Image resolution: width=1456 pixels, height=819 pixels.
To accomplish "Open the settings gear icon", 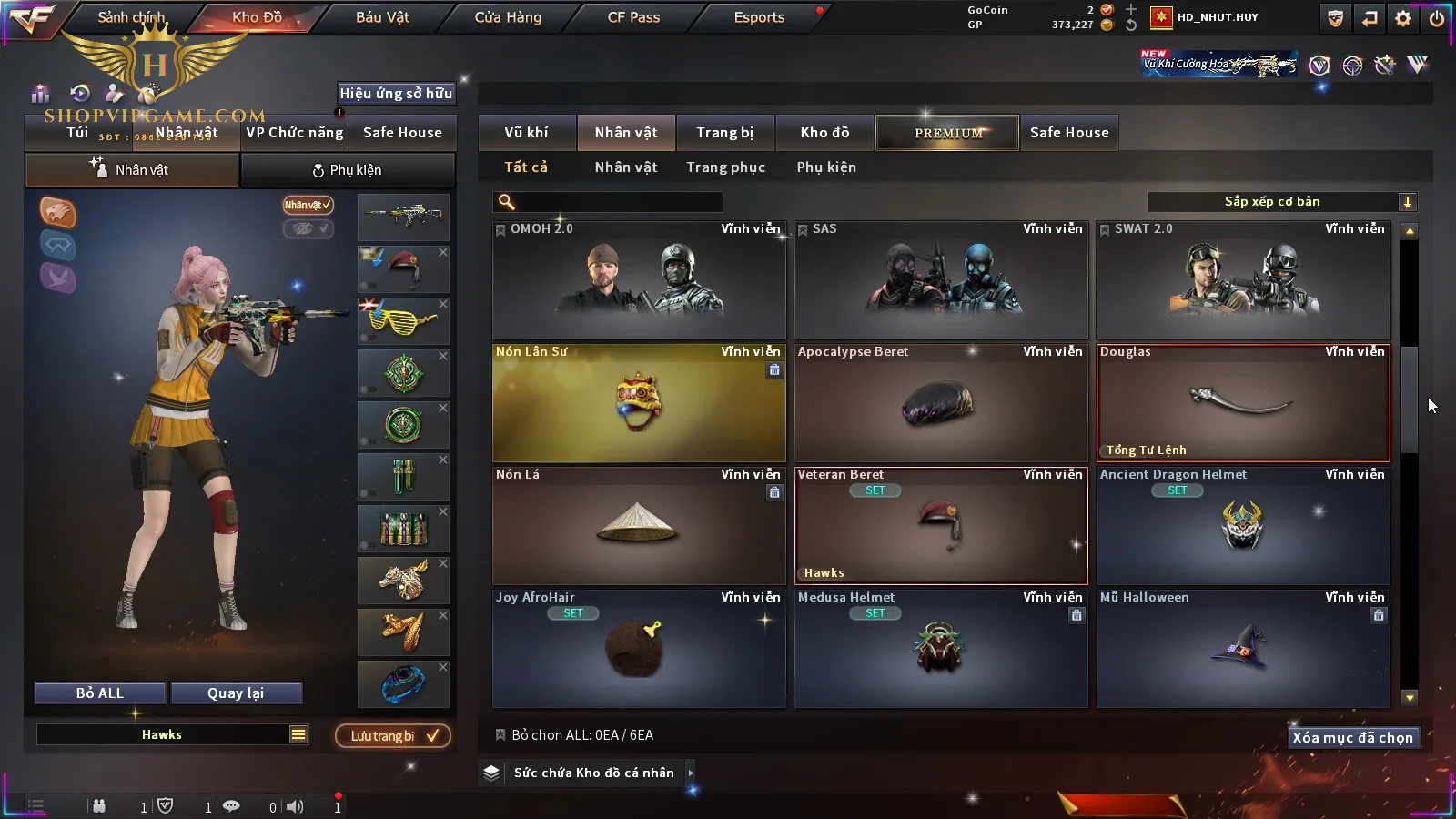I will [1403, 18].
